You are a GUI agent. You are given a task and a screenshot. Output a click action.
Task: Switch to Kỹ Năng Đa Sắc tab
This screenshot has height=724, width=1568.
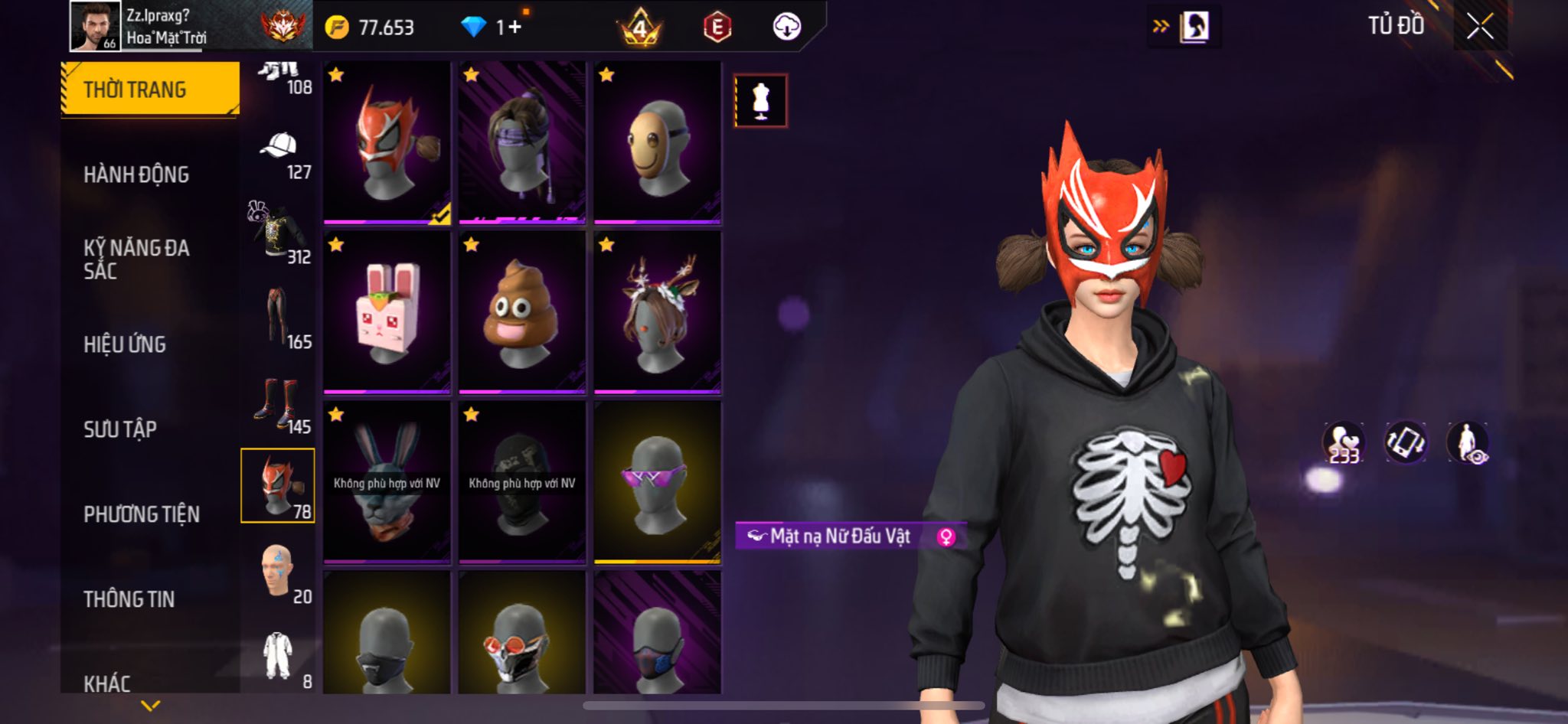pyautogui.click(x=136, y=259)
